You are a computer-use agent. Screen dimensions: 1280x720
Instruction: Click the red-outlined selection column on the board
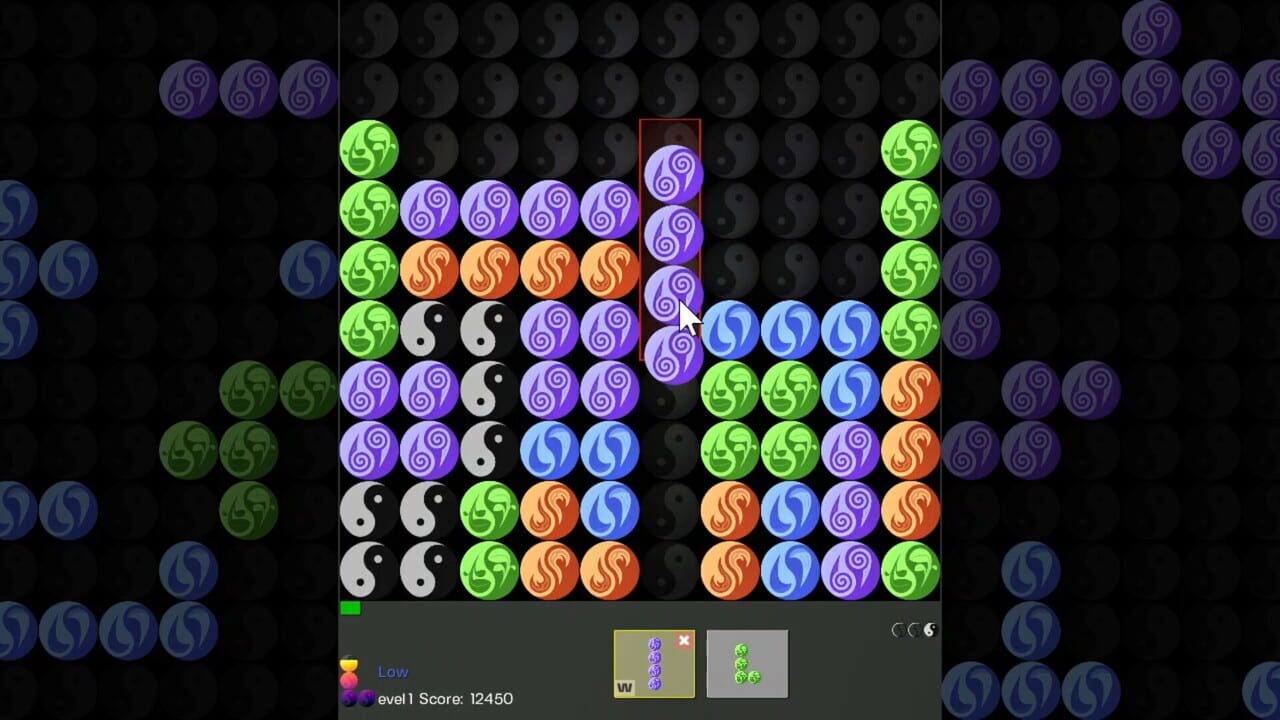[671, 240]
